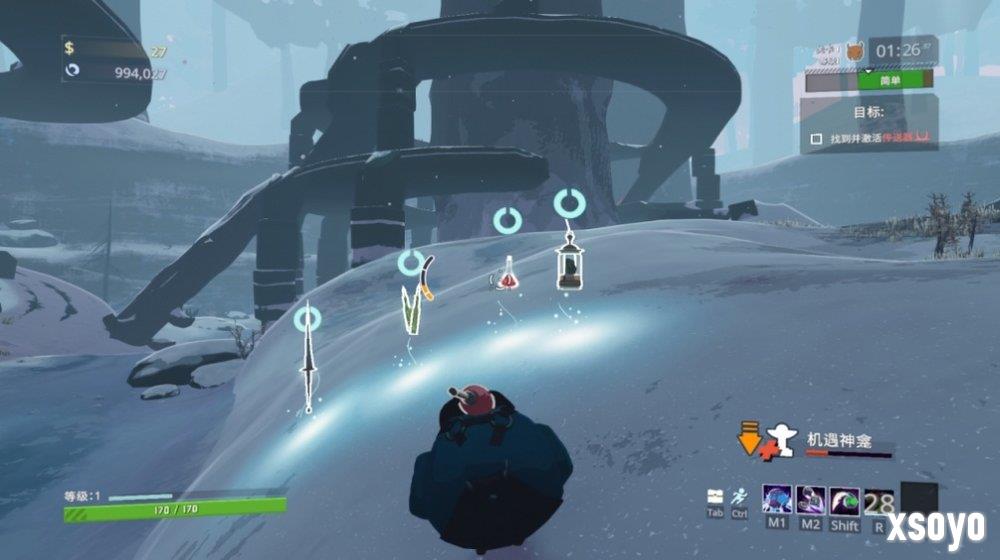Image resolution: width=1000 pixels, height=560 pixels.
Task: Open the inventory chest icon
Action: point(715,496)
